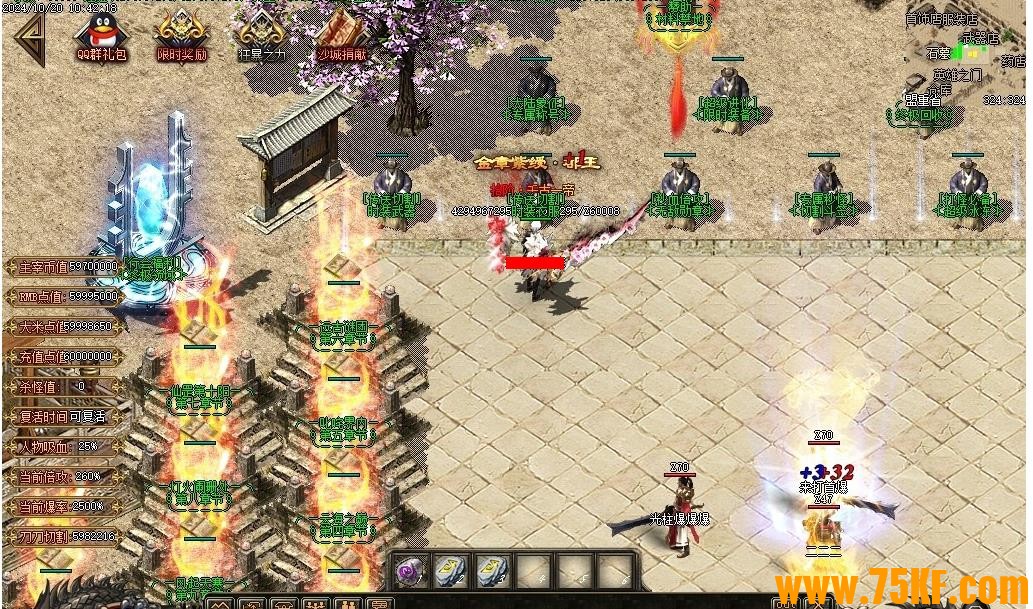Use the yellow rune stone in hotbar slot 3

(493, 571)
